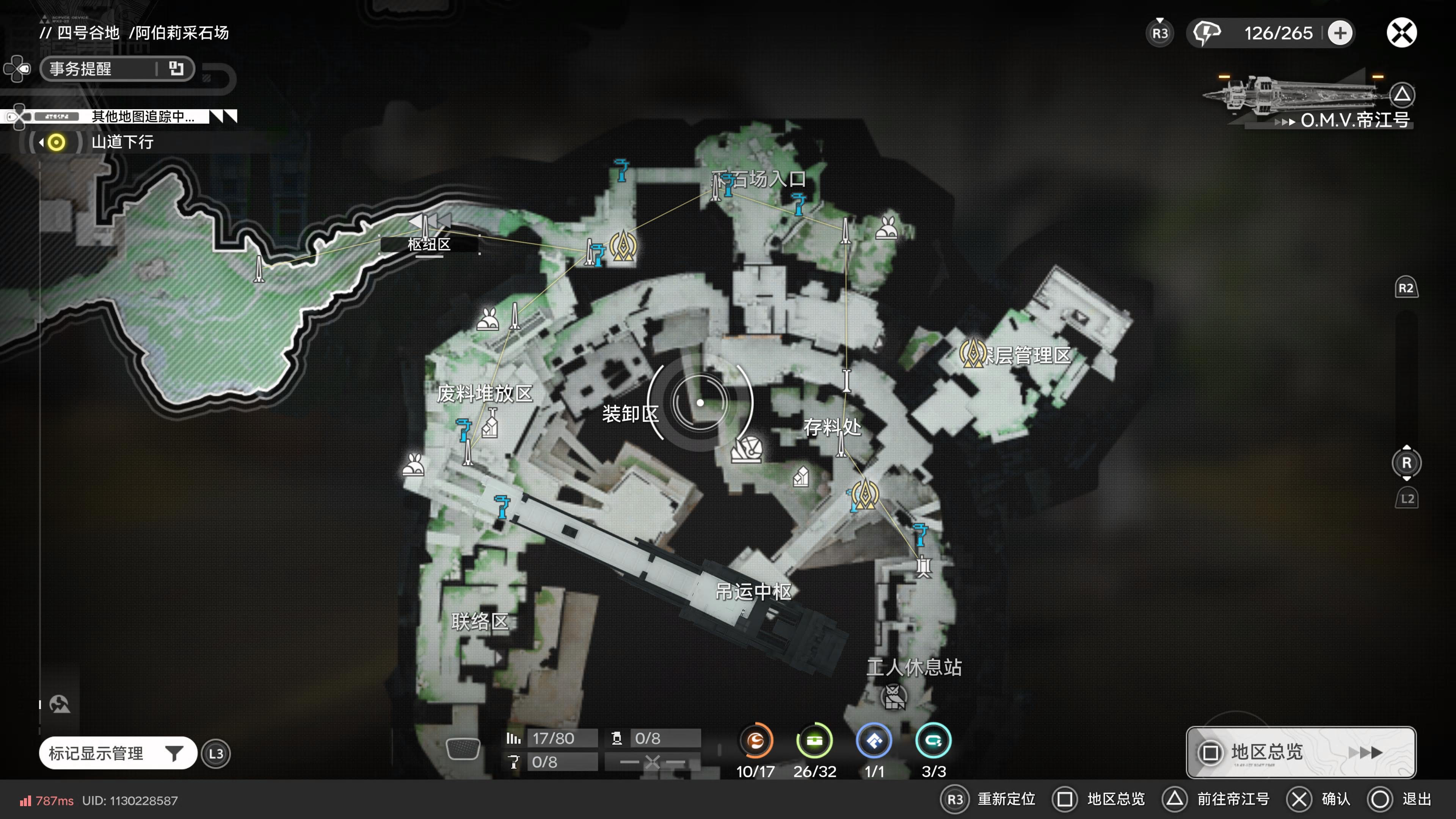Close the map with the X button

click(1401, 33)
